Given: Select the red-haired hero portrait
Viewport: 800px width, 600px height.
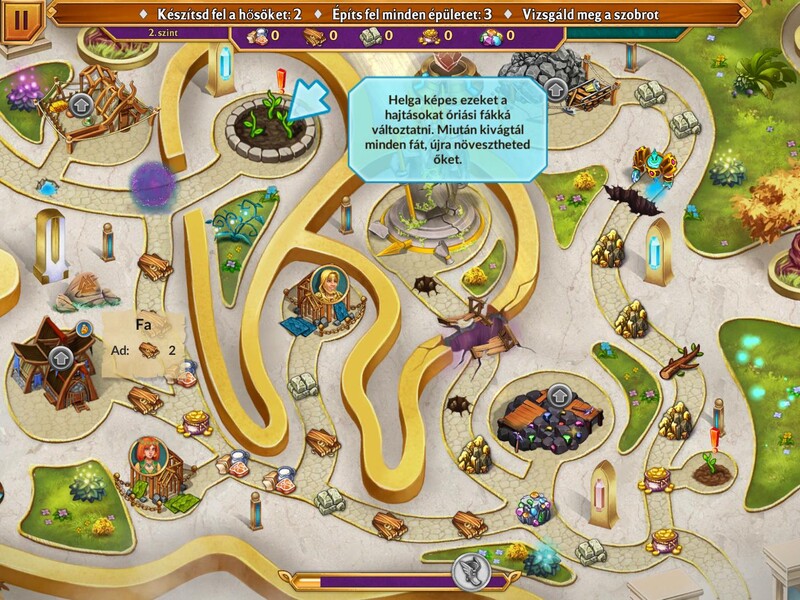Looking at the screenshot, I should (x=147, y=456).
